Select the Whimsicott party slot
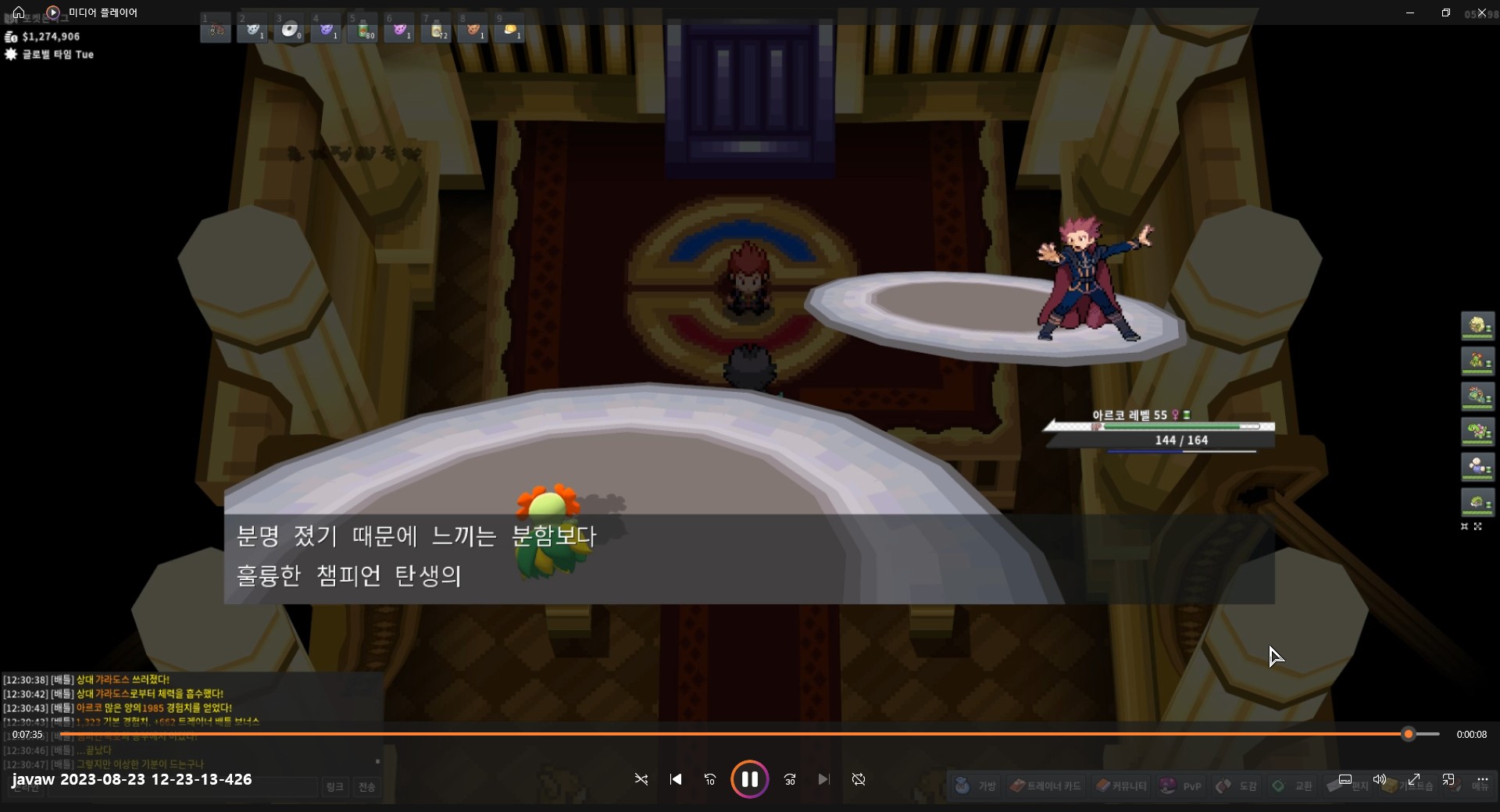The image size is (1500, 812). pos(1477,326)
